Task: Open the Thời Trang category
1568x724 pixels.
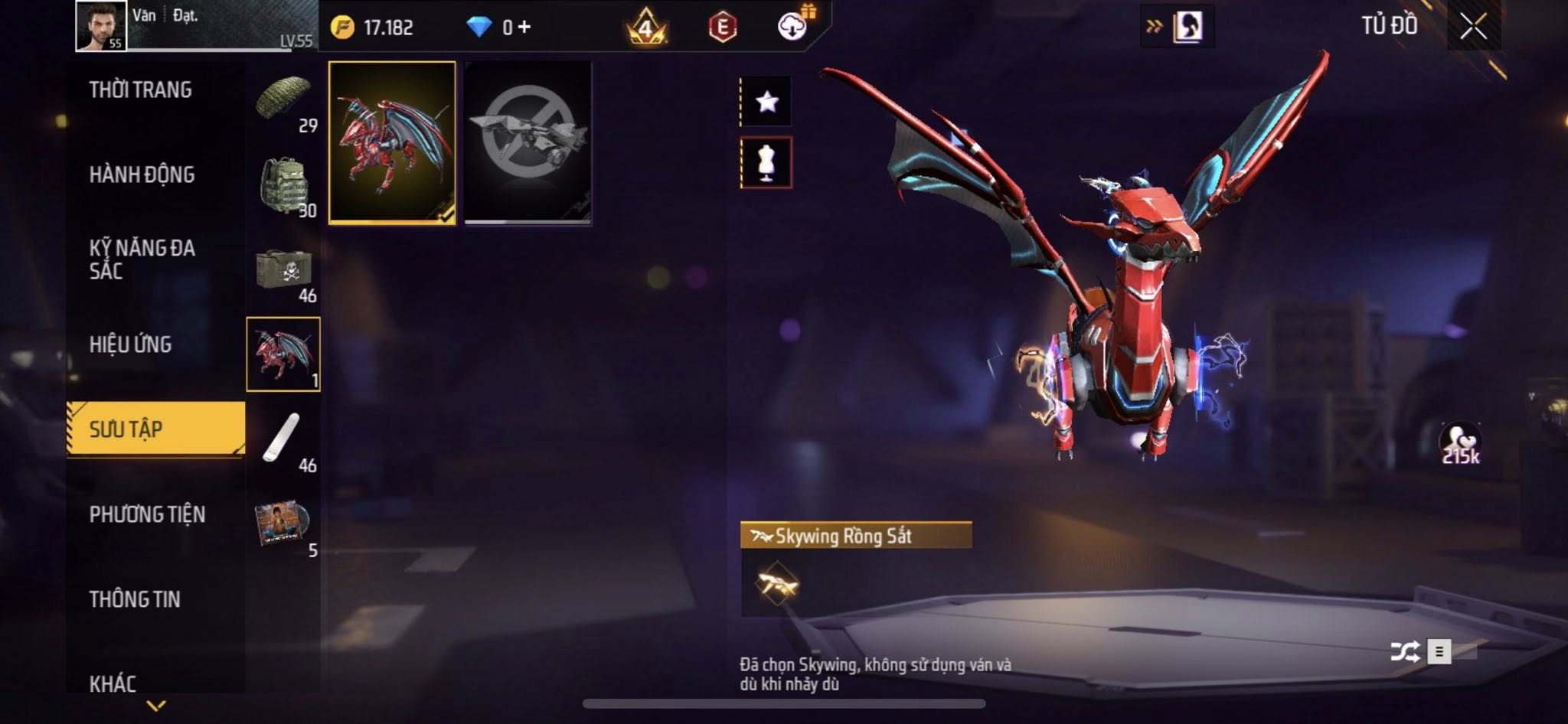Action: click(141, 90)
